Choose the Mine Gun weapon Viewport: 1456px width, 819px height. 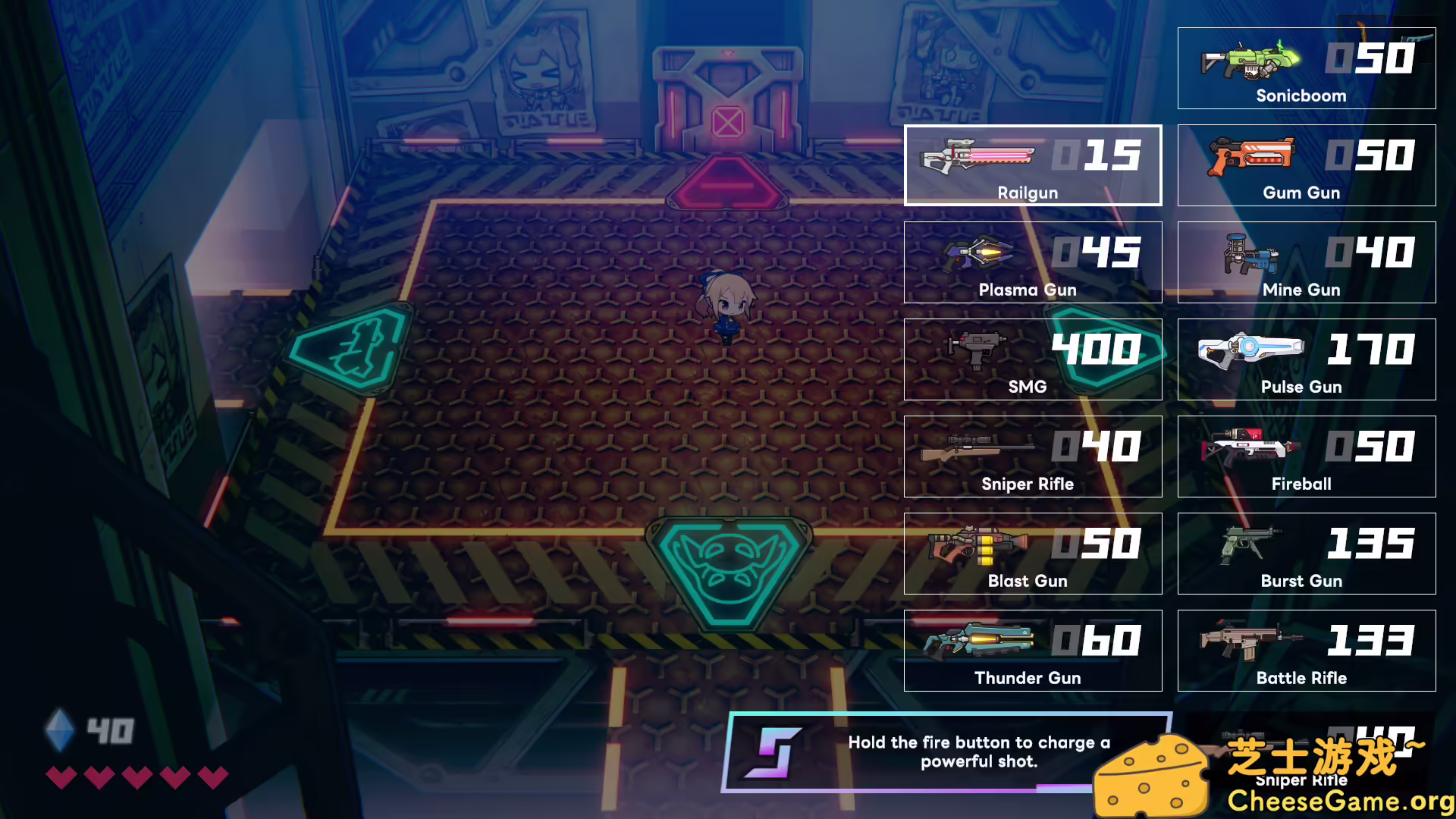pos(1306,262)
